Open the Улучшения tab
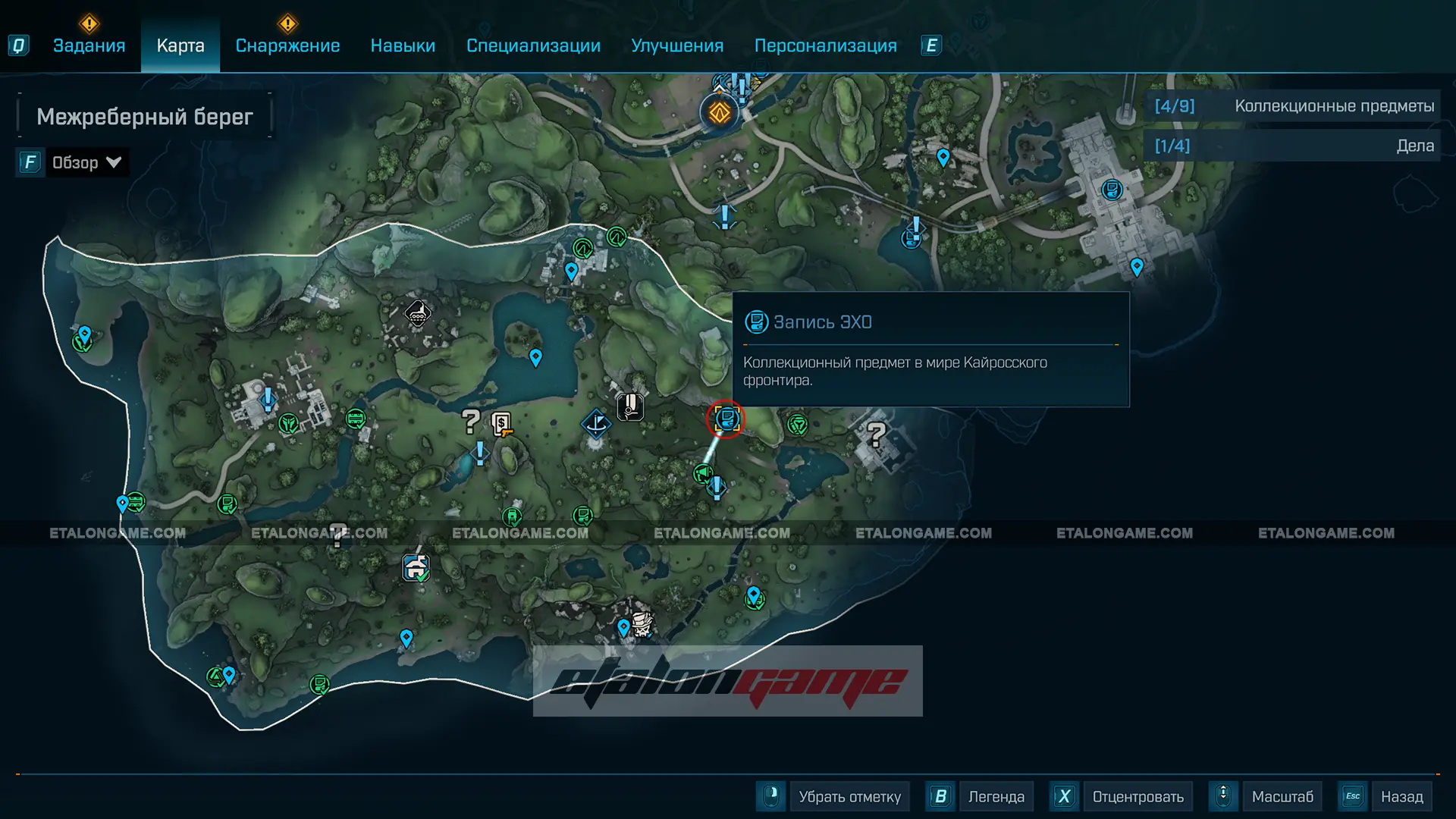 click(677, 45)
